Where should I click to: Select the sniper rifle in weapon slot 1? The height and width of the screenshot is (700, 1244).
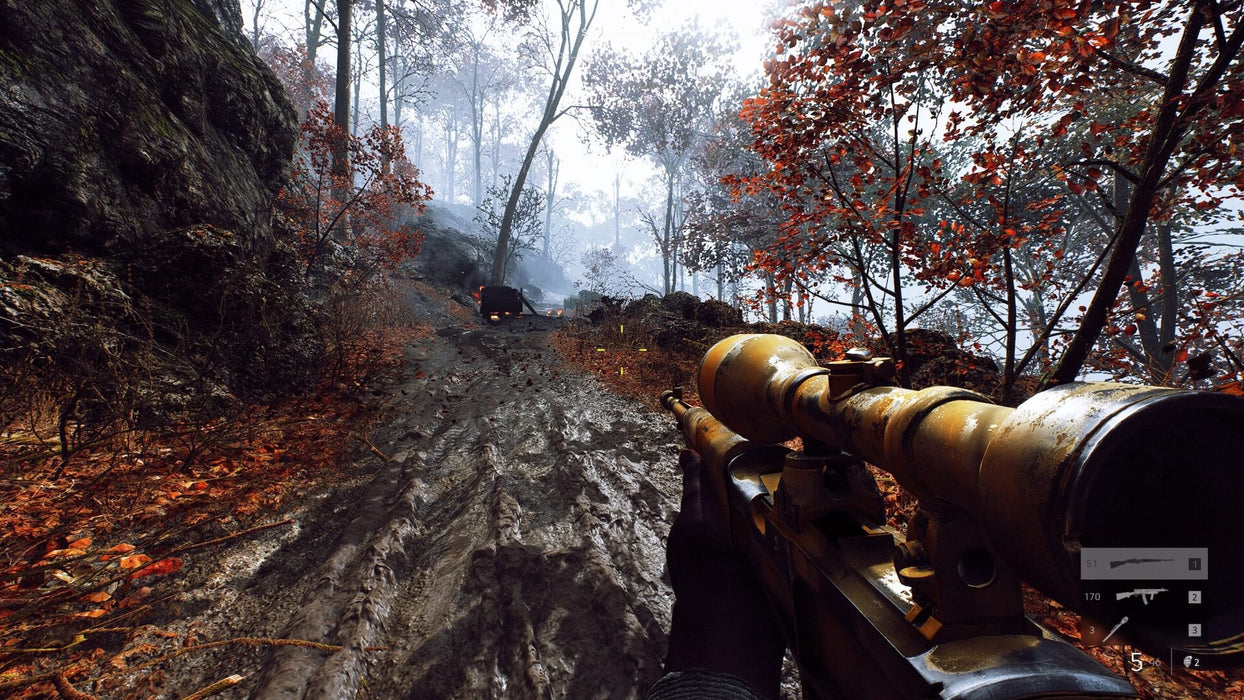click(x=1141, y=564)
